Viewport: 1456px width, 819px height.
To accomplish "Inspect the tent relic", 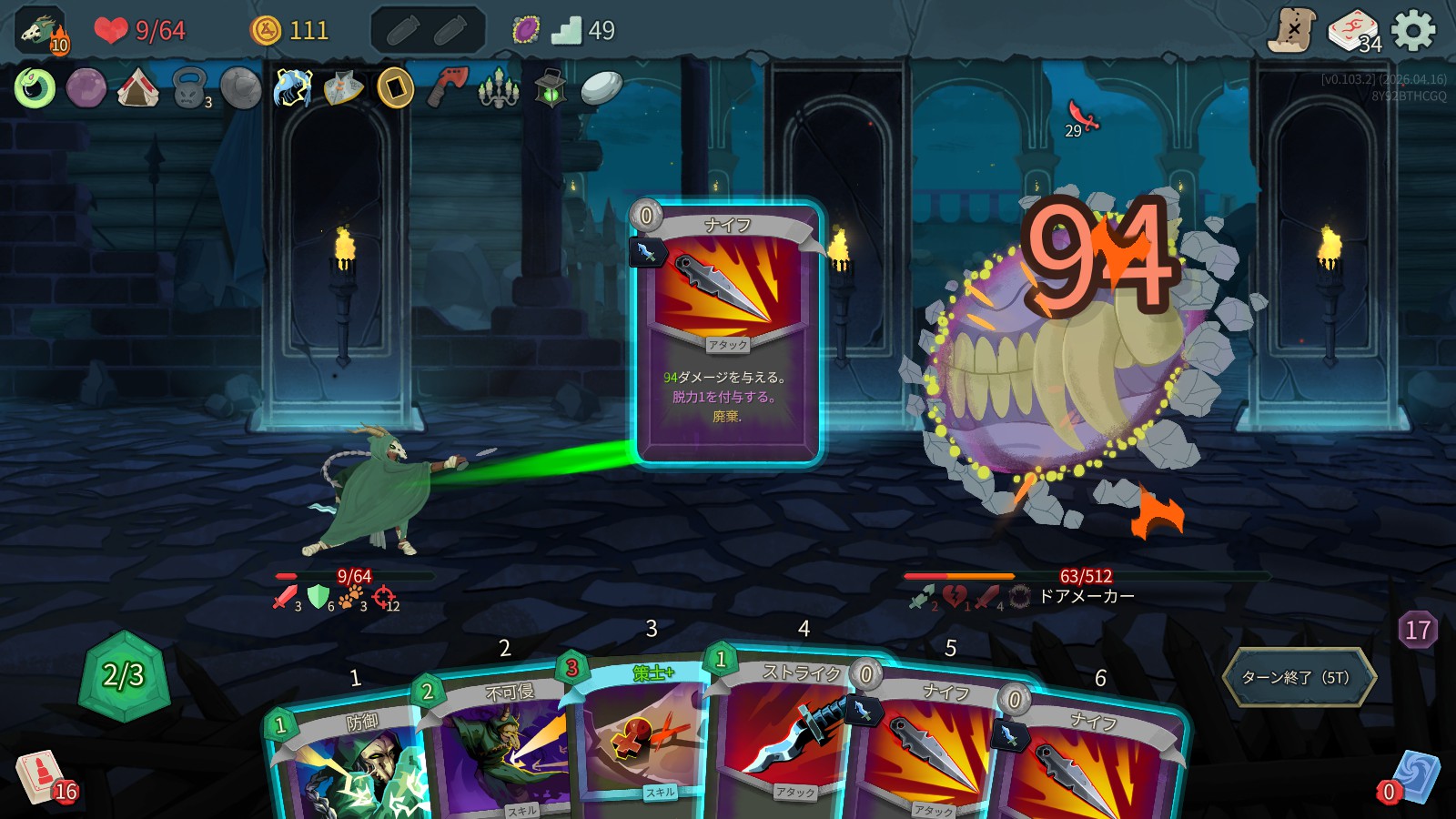I will click(138, 88).
